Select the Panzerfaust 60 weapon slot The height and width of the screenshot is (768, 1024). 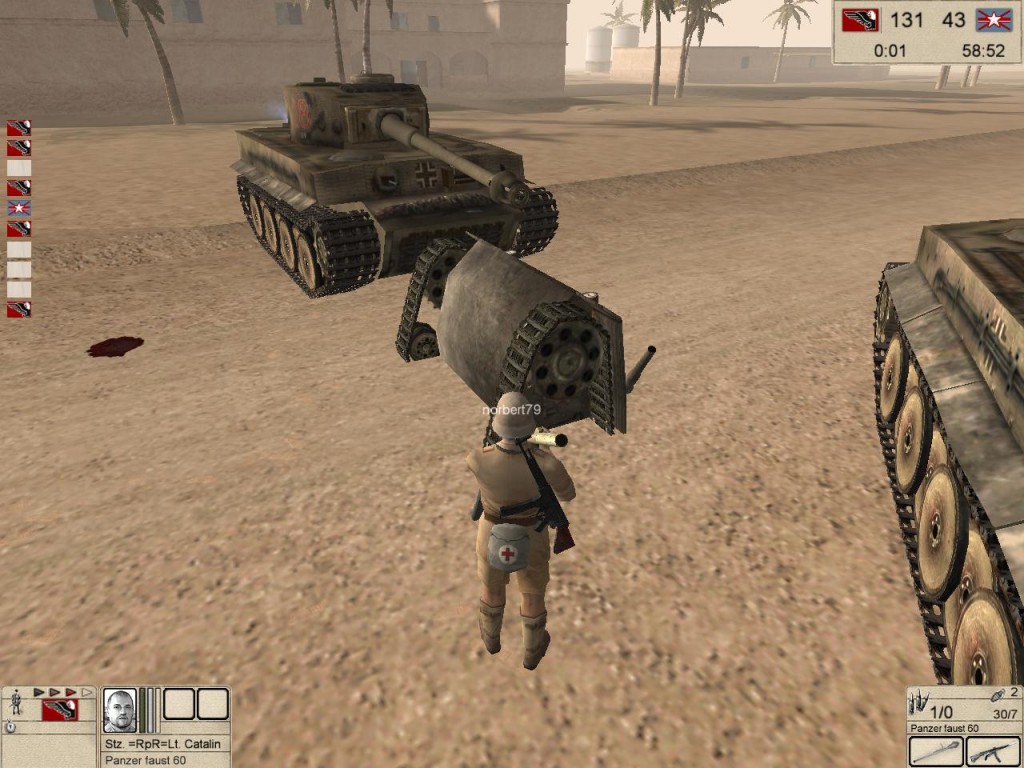[x=936, y=751]
